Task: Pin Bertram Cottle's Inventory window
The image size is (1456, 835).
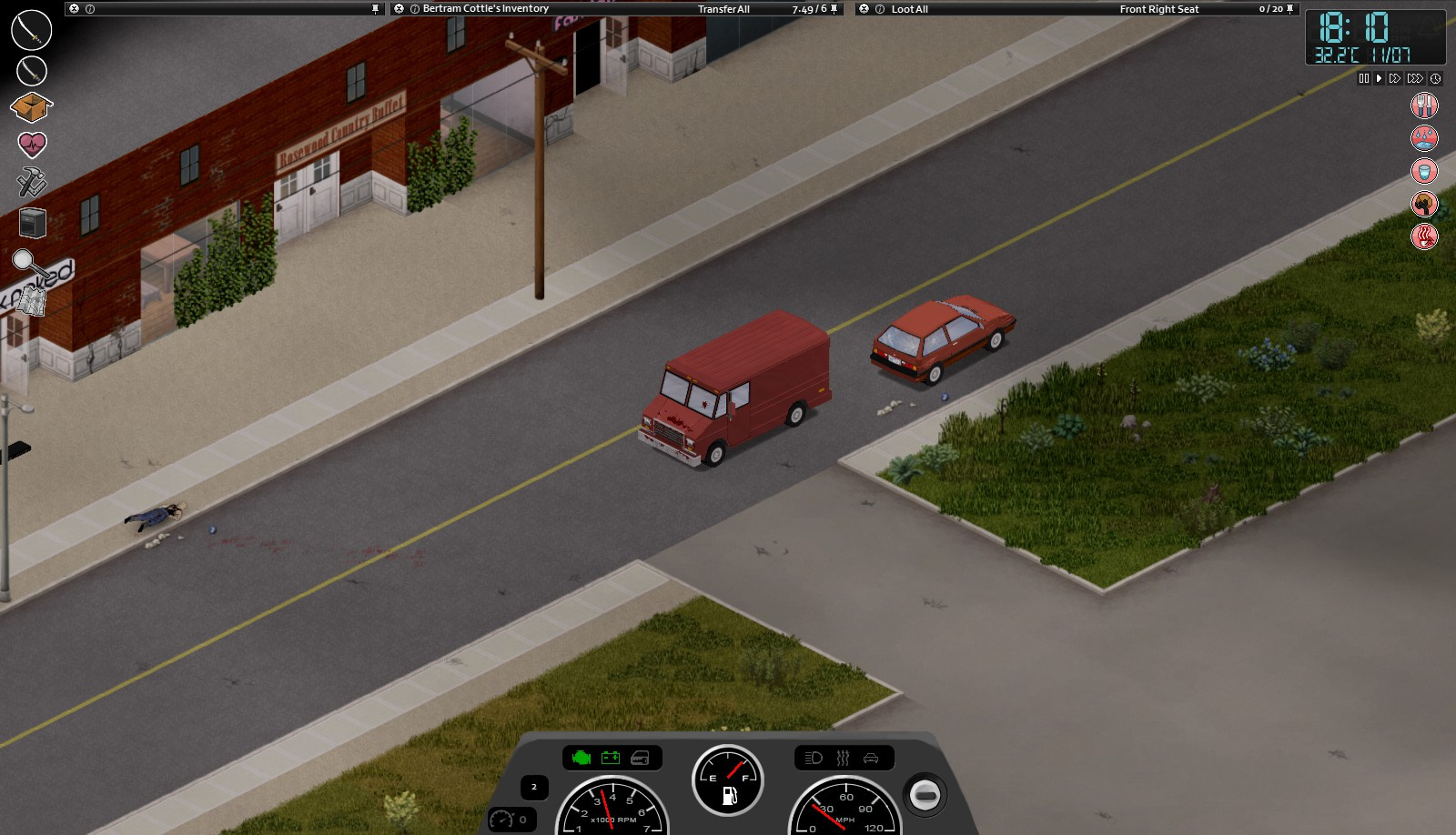Action: click(834, 8)
